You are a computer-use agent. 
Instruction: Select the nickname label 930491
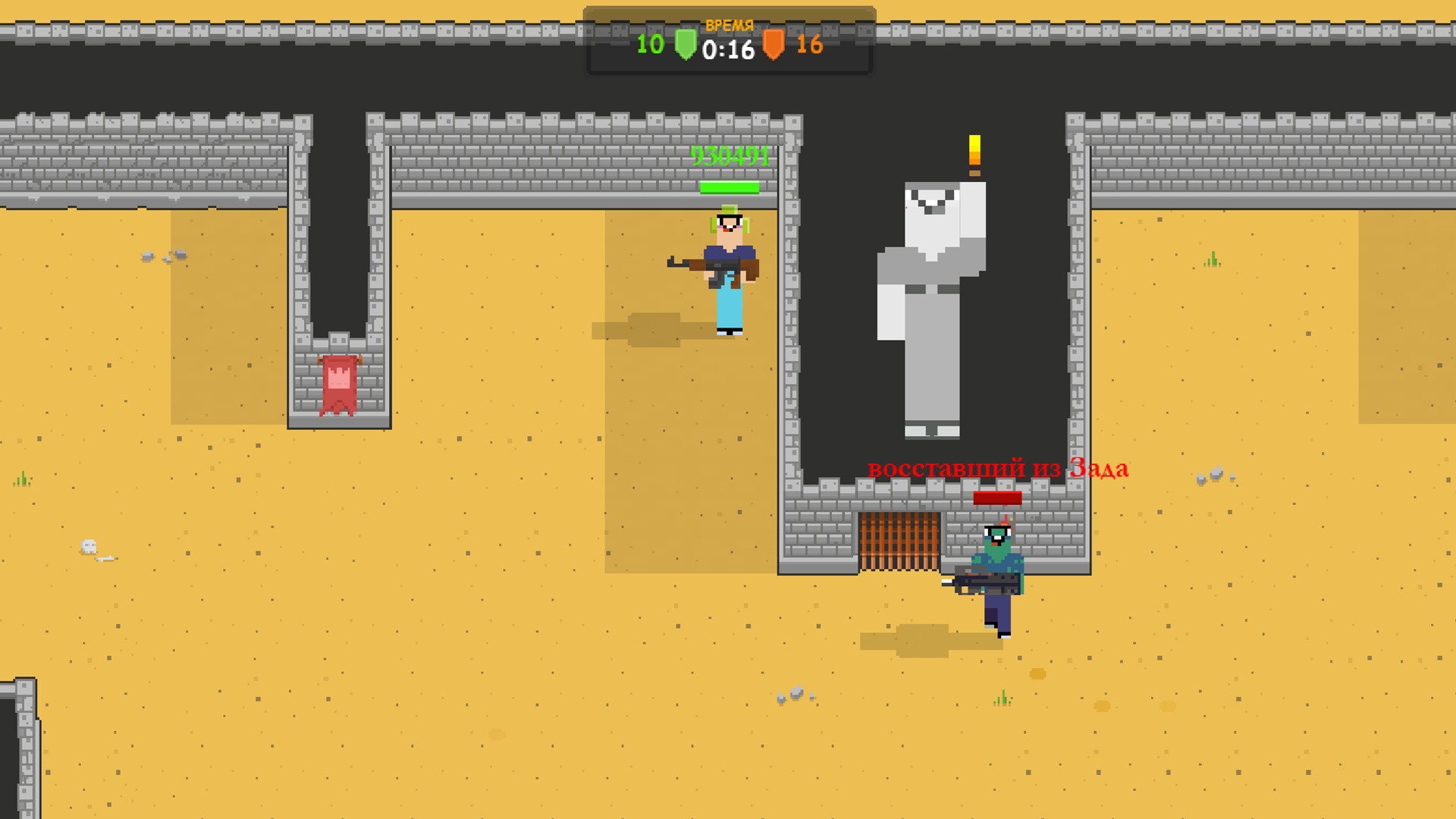click(x=729, y=158)
